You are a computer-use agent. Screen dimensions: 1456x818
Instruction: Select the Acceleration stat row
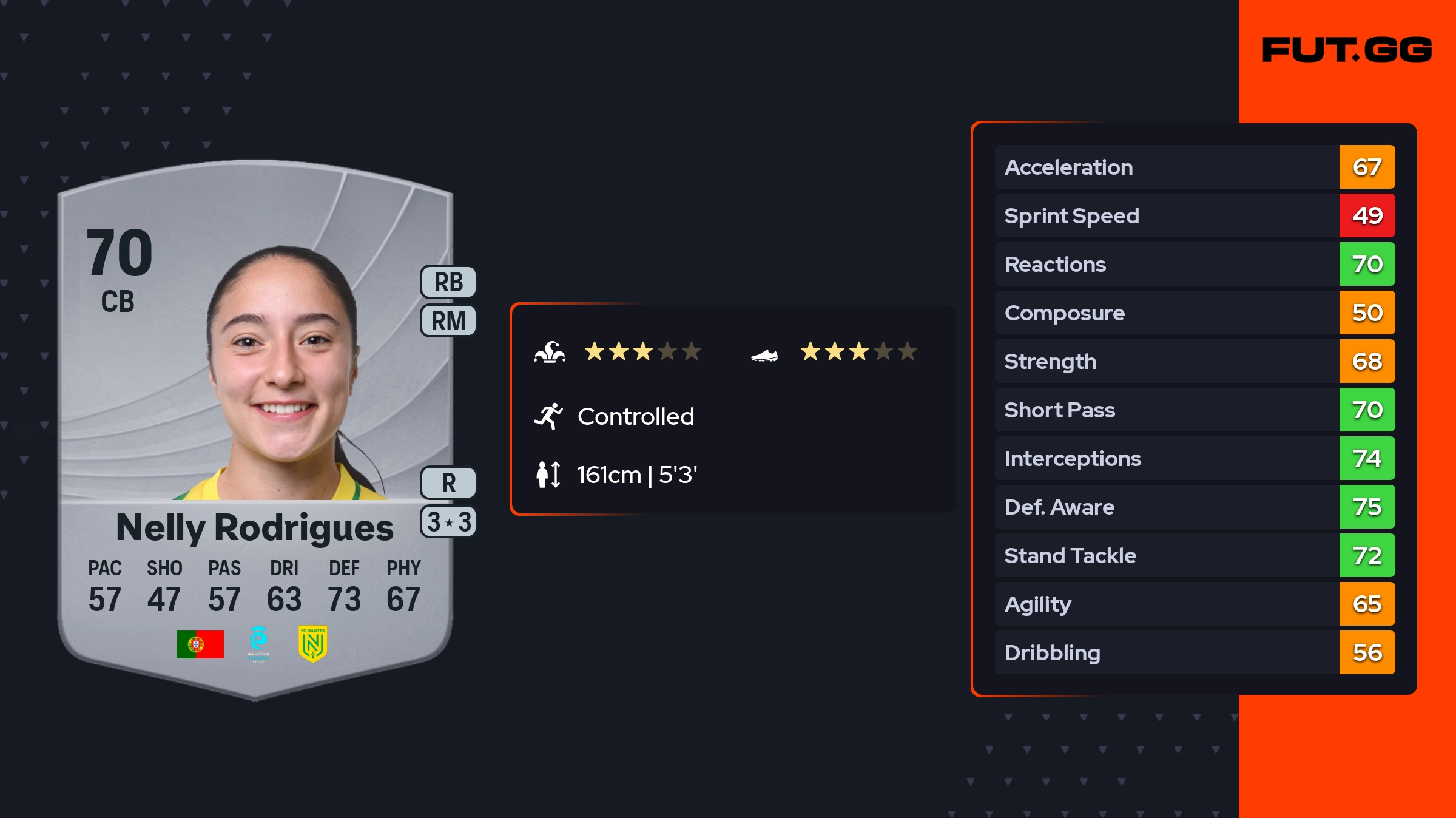coord(1194,167)
